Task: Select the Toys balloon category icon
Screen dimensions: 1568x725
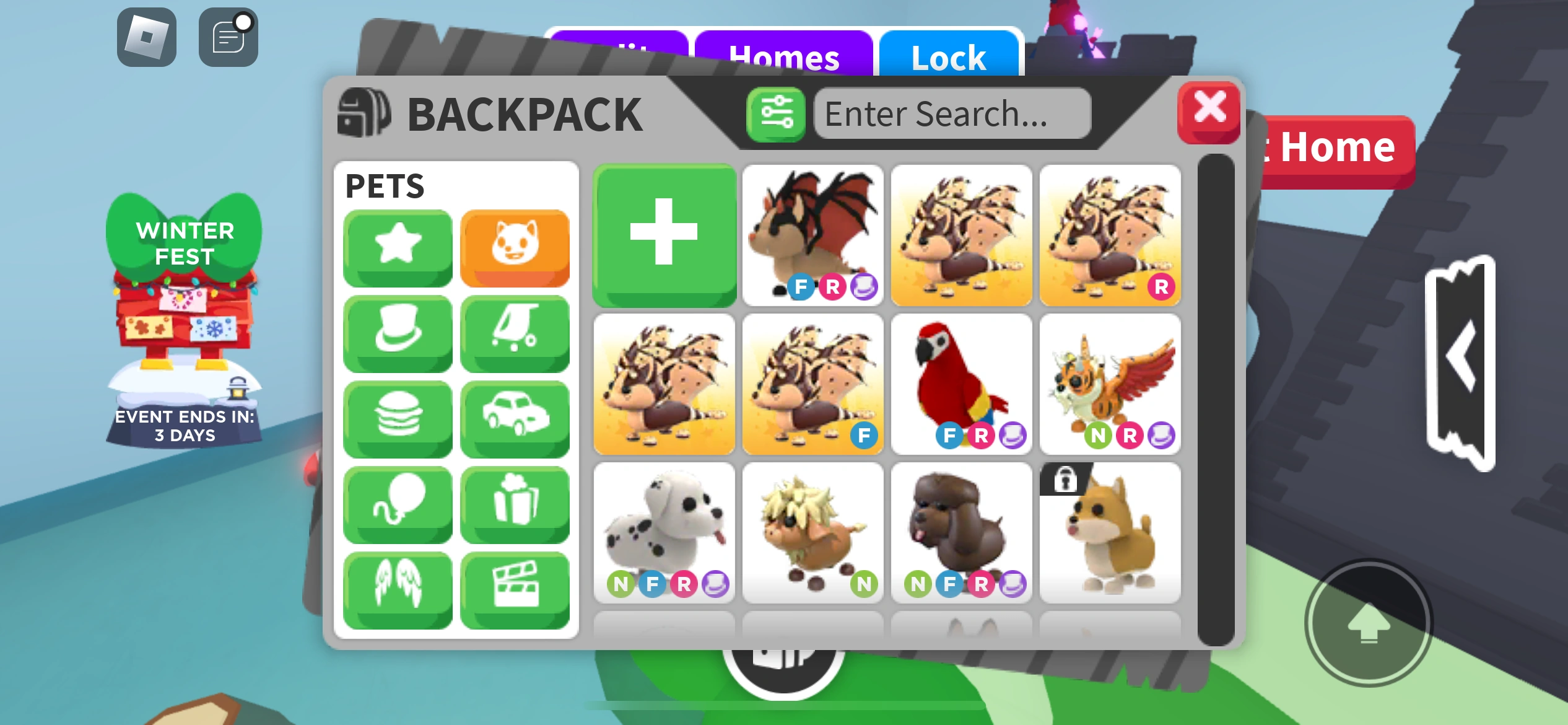Action: [x=397, y=504]
